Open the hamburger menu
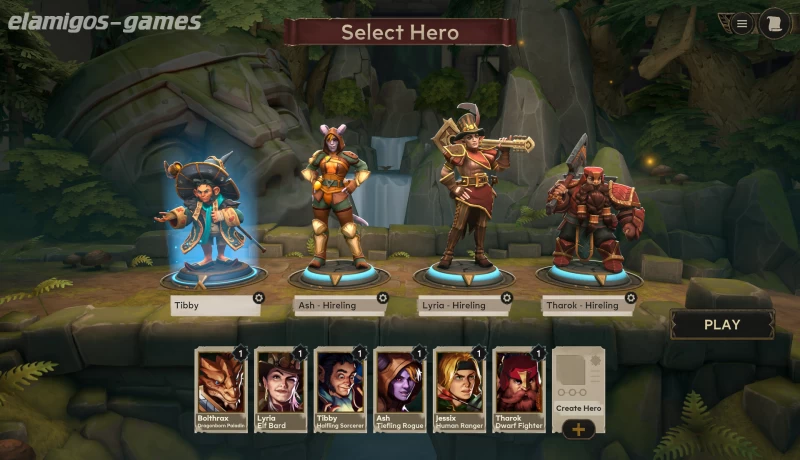The height and width of the screenshot is (460, 800). [742, 24]
